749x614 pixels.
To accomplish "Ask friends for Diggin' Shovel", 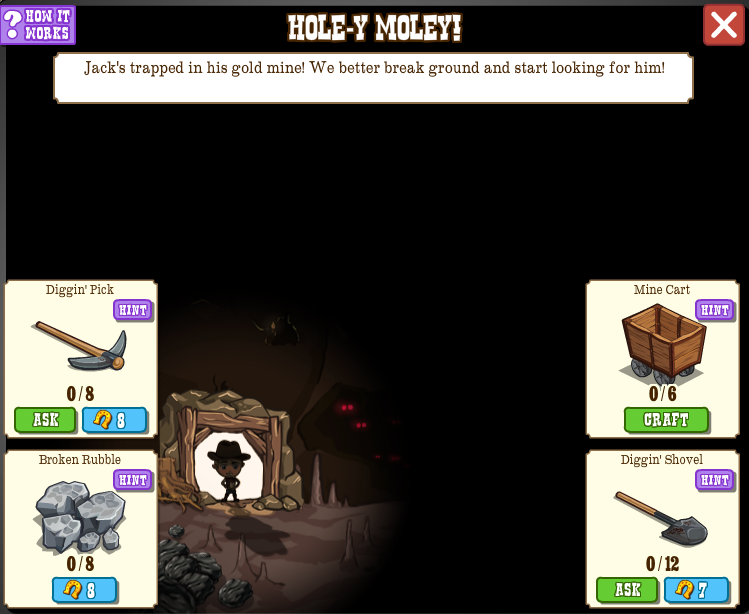I will pyautogui.click(x=627, y=590).
